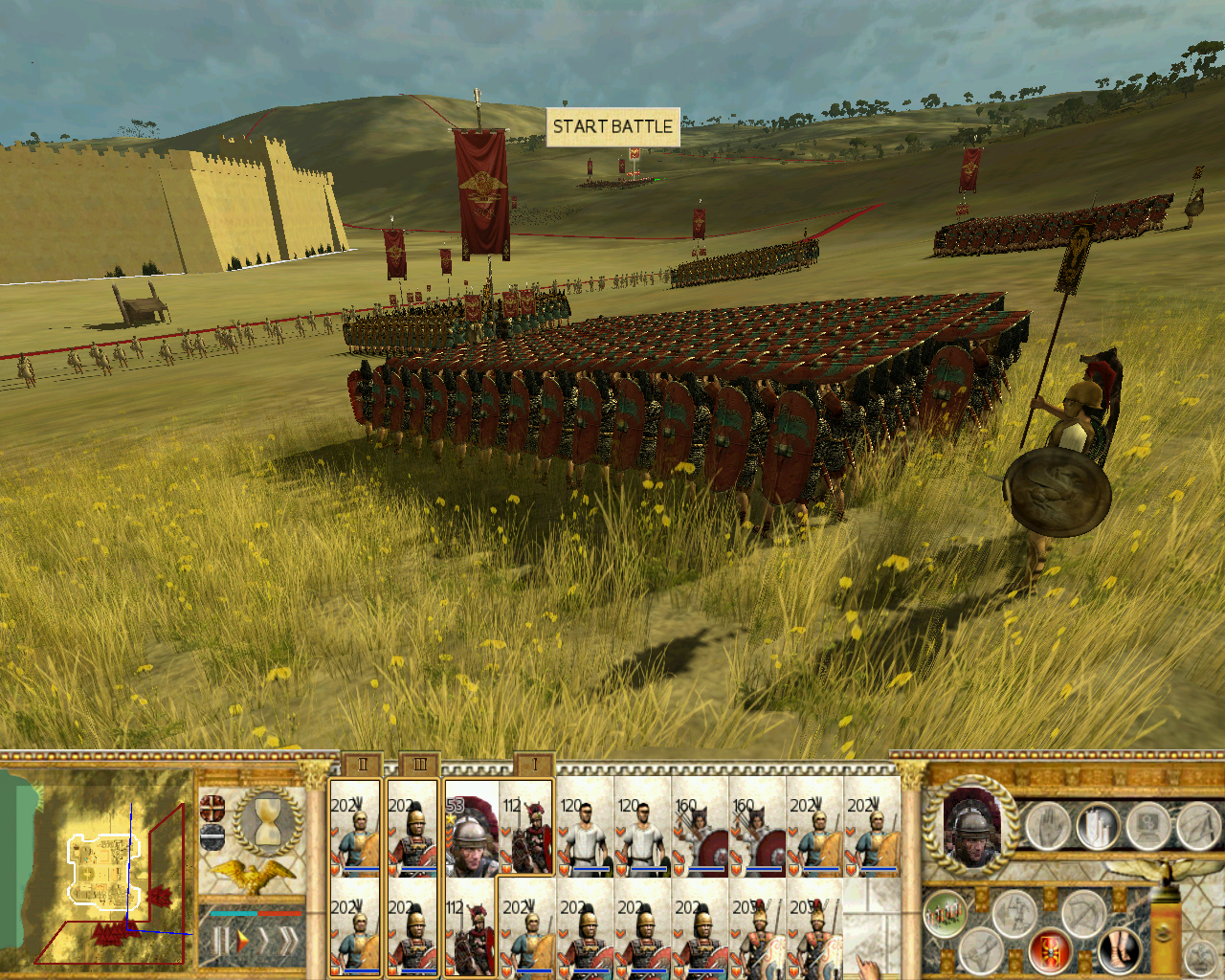Switch to group III tab
The height and width of the screenshot is (980, 1225).
pyautogui.click(x=419, y=764)
